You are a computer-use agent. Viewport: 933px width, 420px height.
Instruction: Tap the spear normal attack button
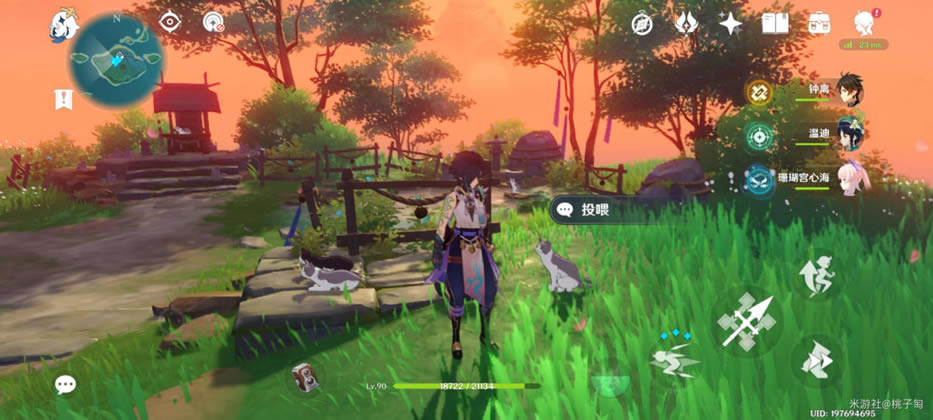coord(747,322)
